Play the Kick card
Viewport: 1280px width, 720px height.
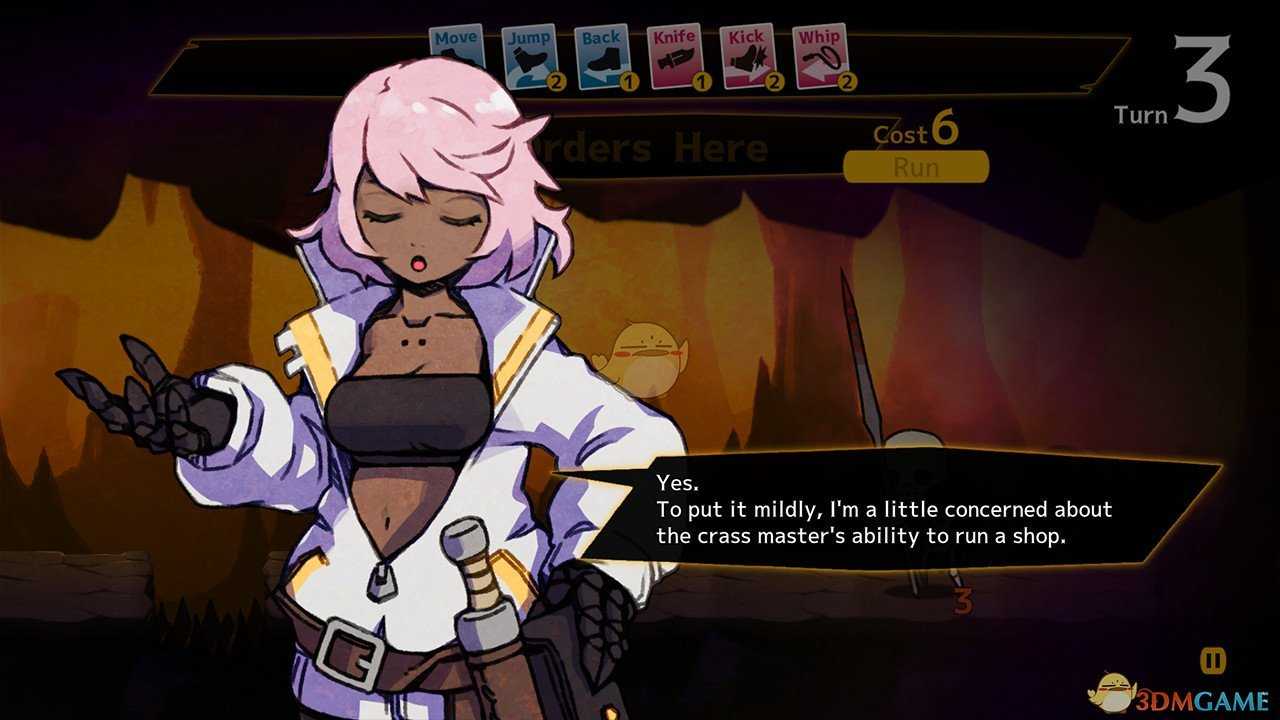coord(747,55)
